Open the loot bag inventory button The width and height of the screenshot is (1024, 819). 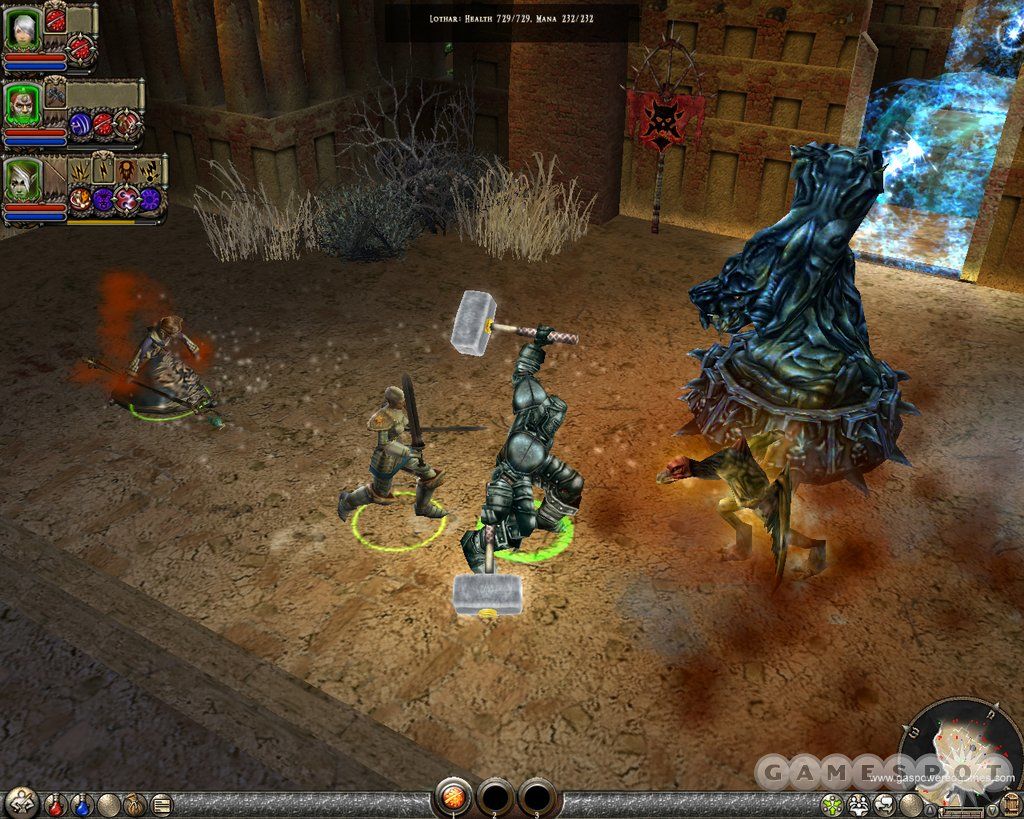tap(134, 803)
